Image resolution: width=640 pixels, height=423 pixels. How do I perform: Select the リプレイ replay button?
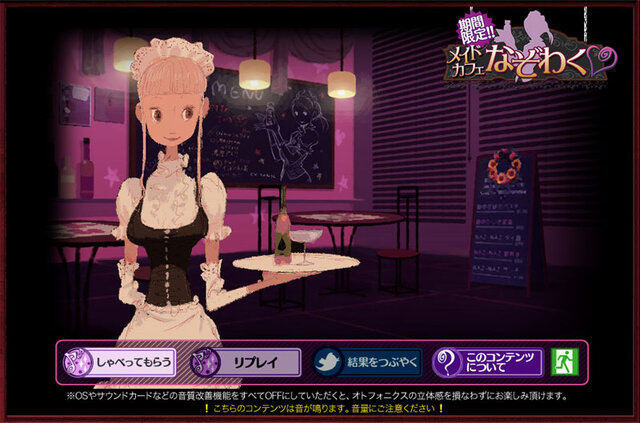245,362
